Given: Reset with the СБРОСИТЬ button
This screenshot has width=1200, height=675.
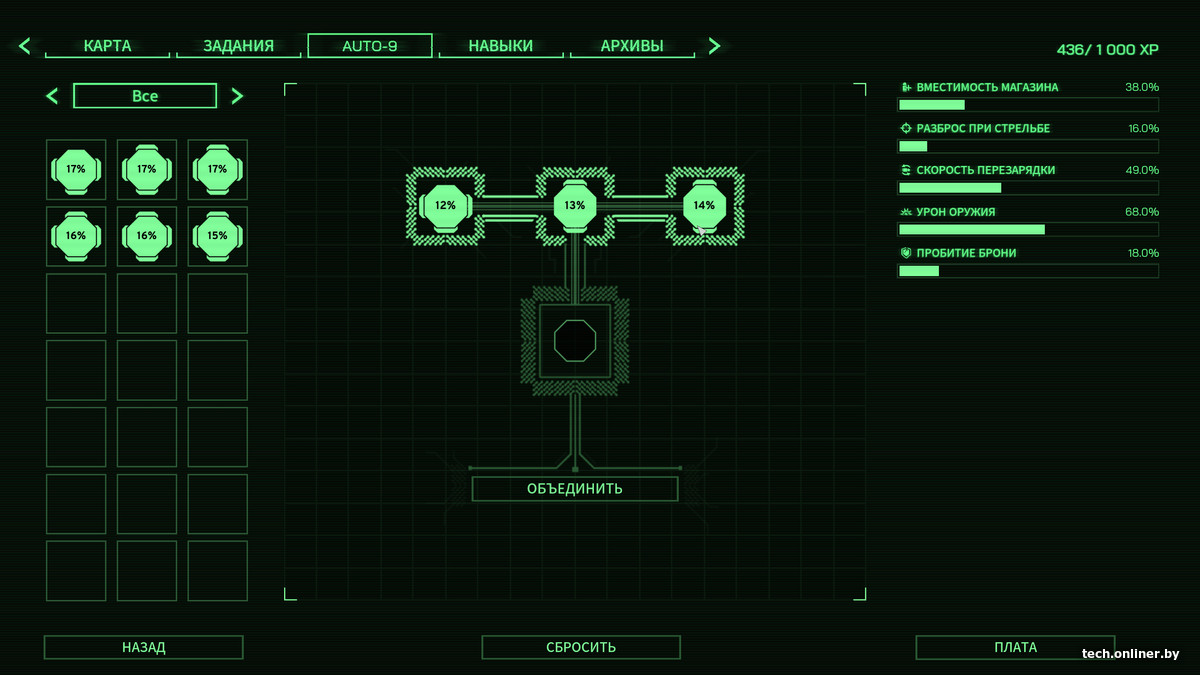Looking at the screenshot, I should (581, 647).
